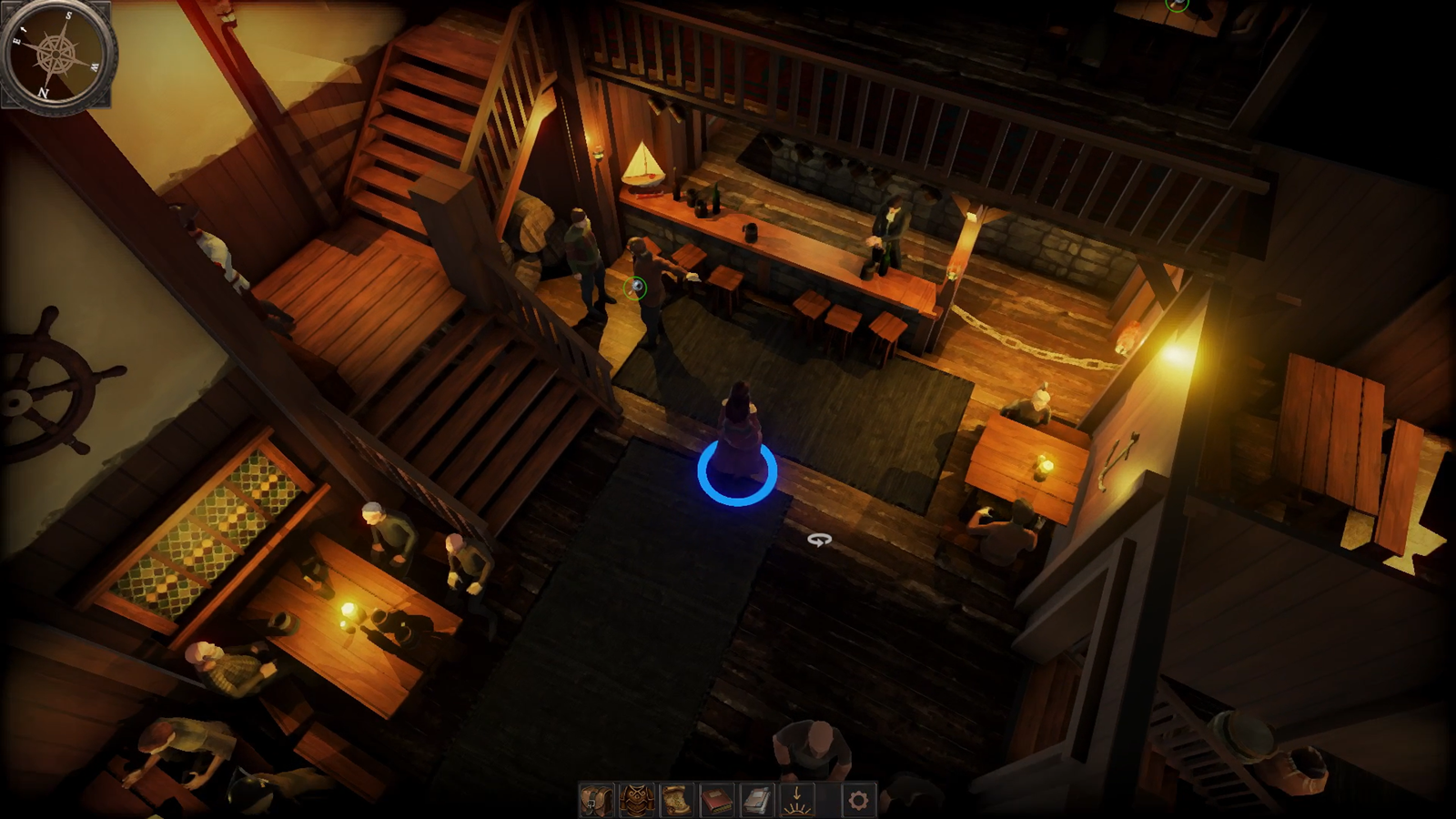1456x819 pixels.
Task: Open settings with the gear icon
Action: [x=858, y=800]
